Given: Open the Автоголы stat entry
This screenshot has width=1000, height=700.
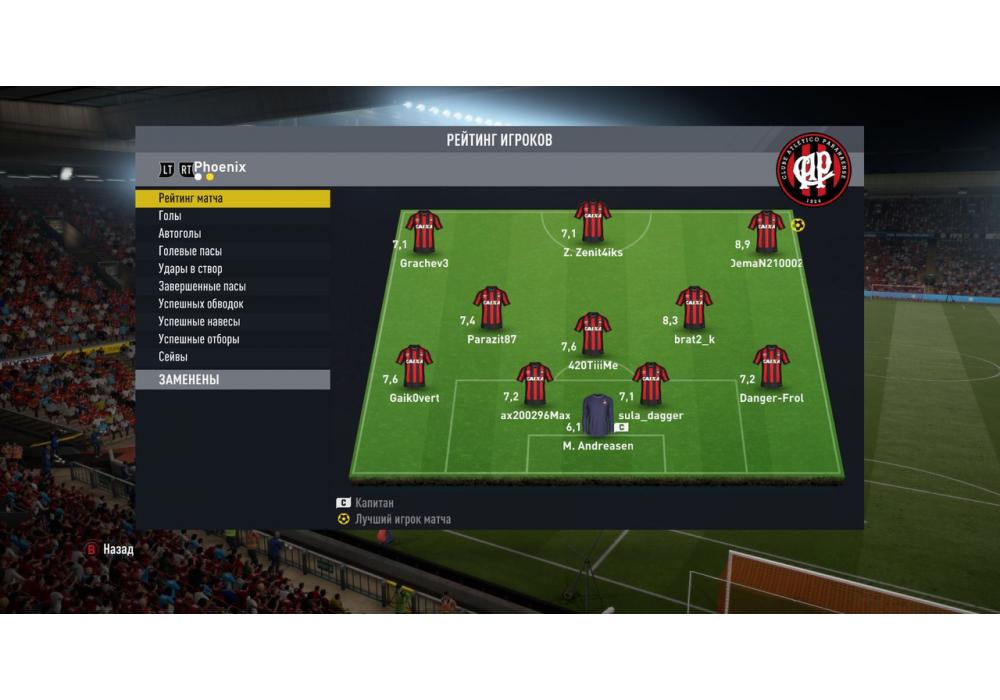Looking at the screenshot, I should 232,234.
